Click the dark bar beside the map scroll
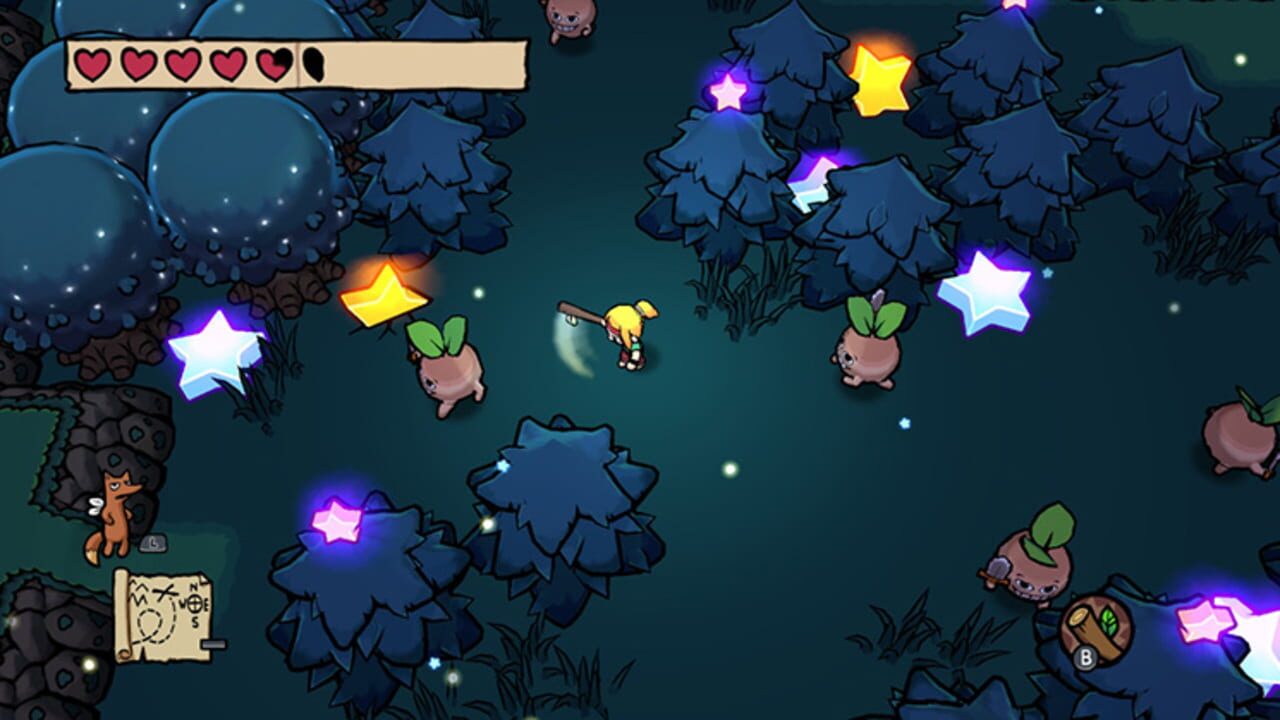 213,644
